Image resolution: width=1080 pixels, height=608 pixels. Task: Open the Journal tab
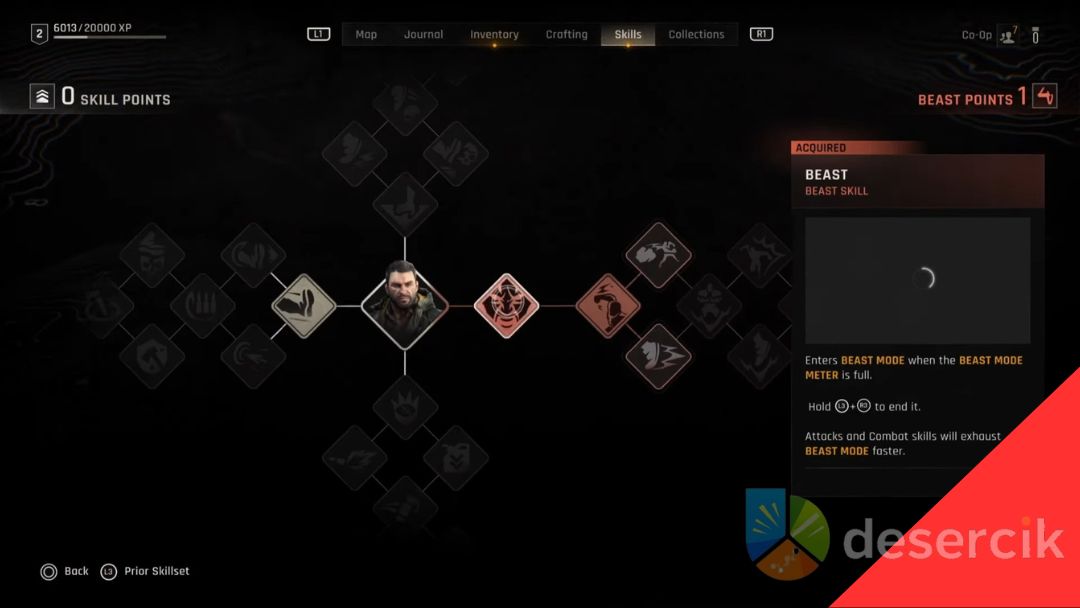click(423, 34)
